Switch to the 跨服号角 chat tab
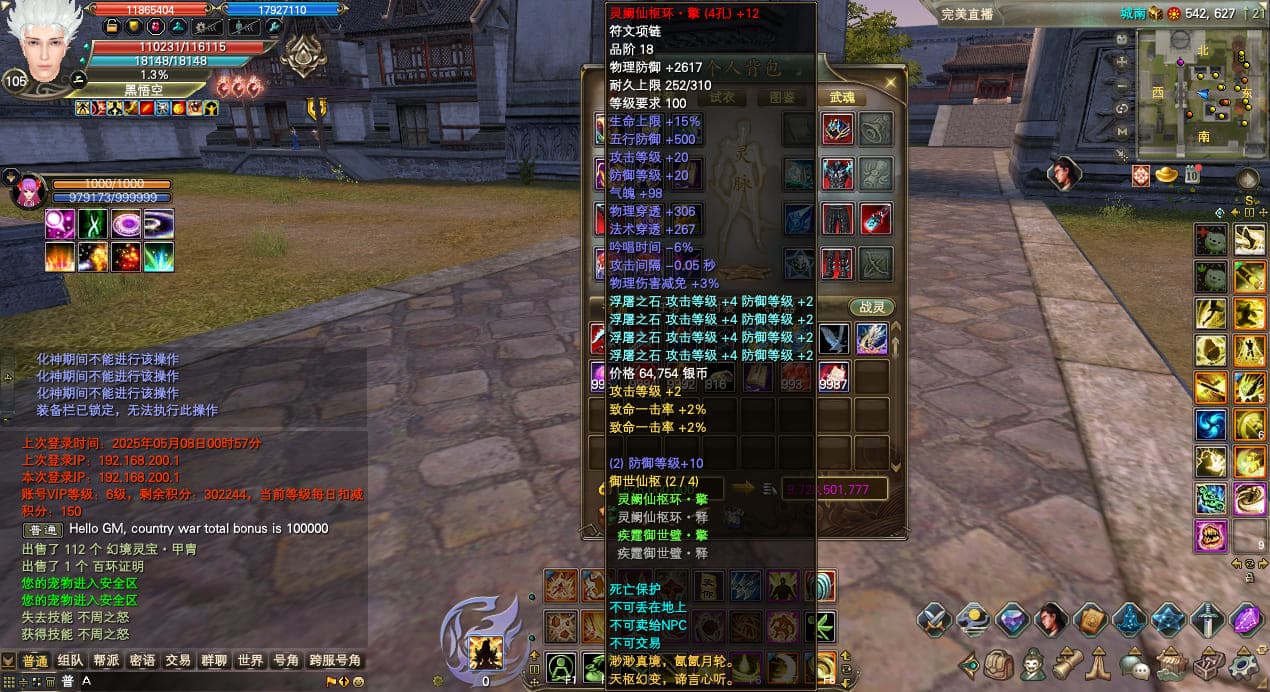Image resolution: width=1270 pixels, height=692 pixels. click(x=335, y=661)
